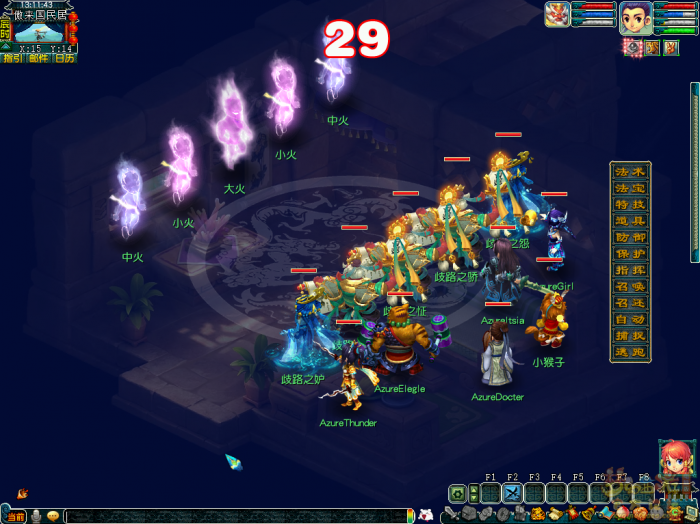Select the 捕捉 (Capture) command

(630, 336)
